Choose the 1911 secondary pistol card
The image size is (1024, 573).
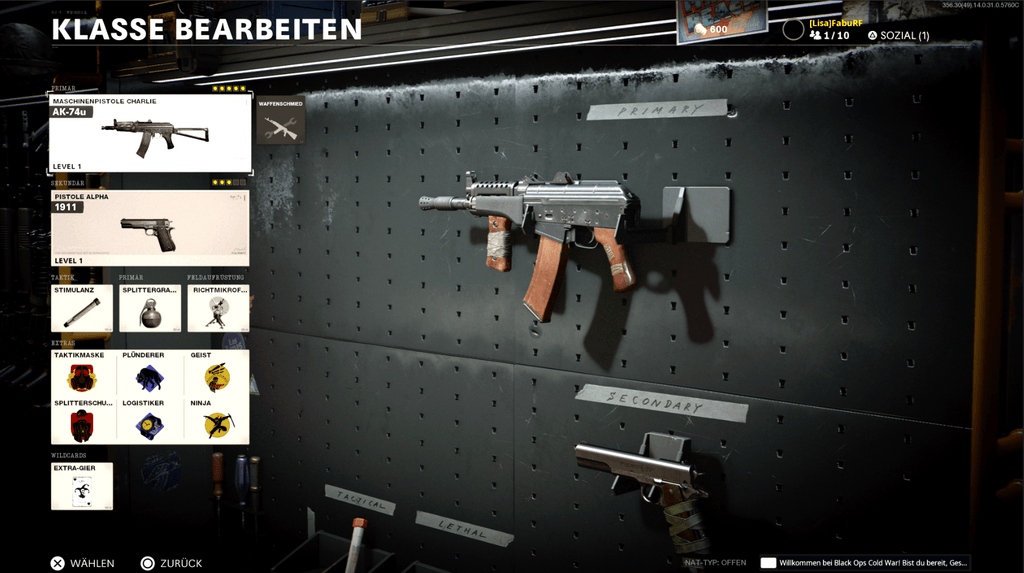[150, 229]
